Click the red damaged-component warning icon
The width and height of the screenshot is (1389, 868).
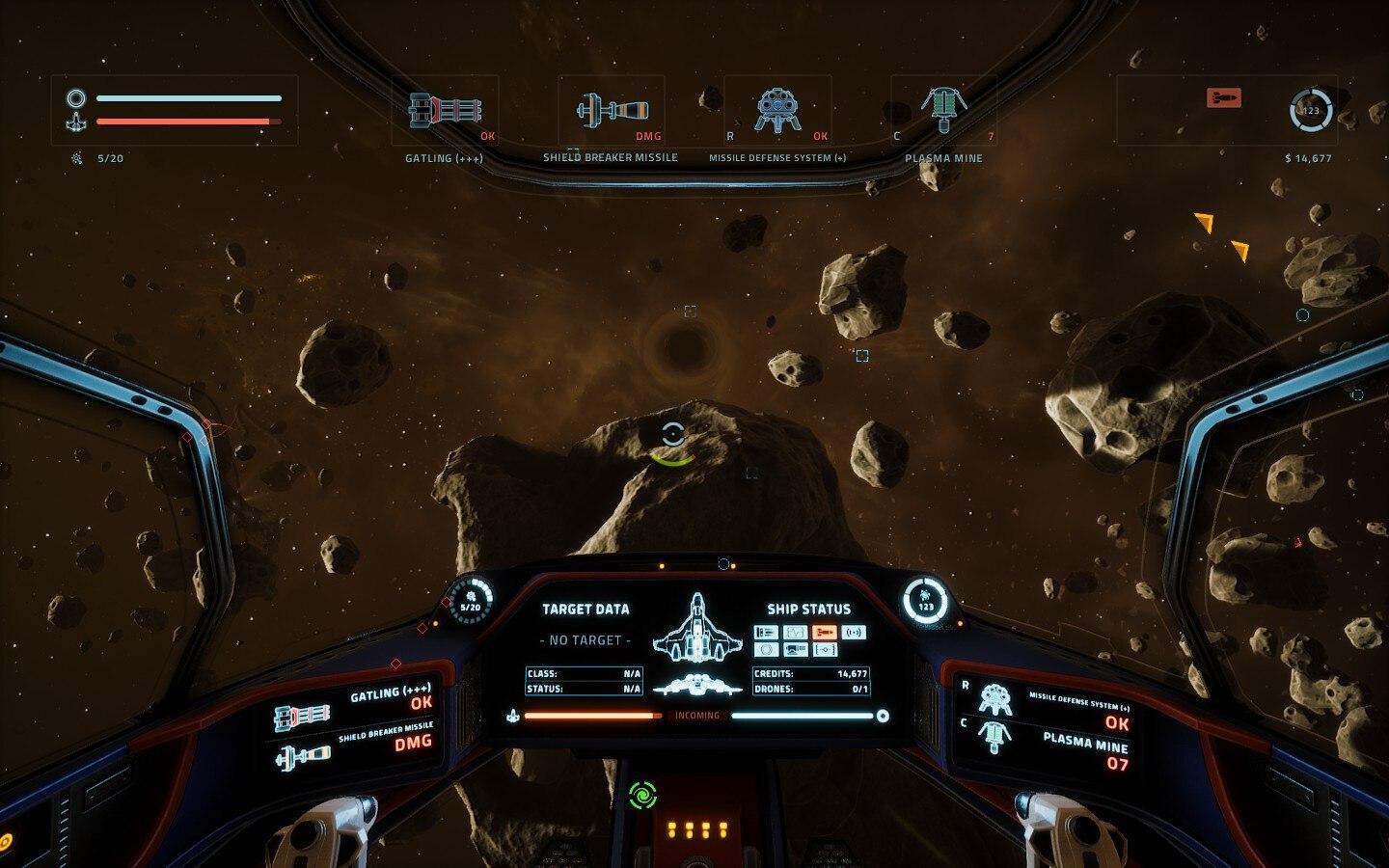pos(1223,97)
